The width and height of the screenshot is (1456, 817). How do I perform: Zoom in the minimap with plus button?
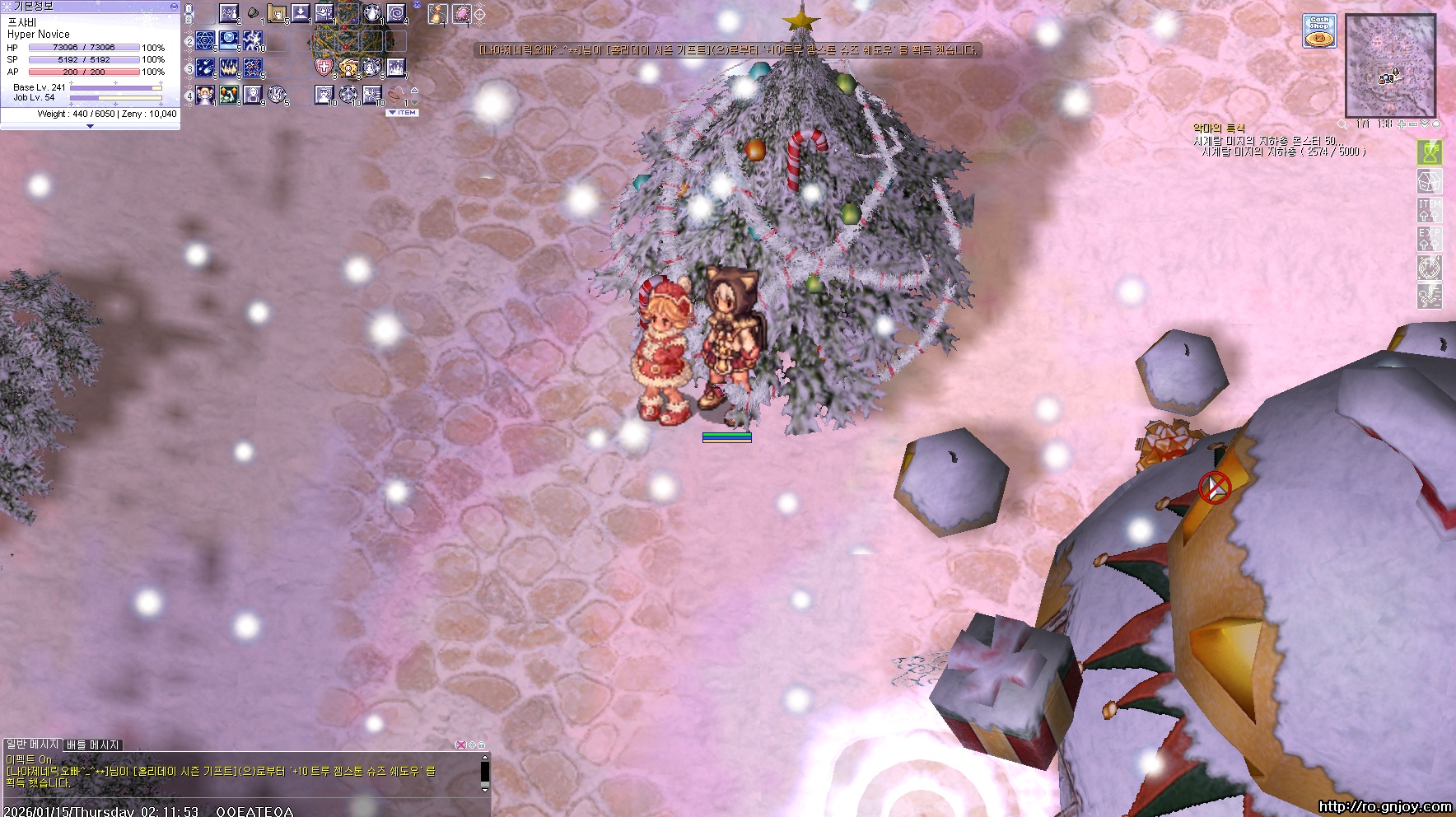coord(1402,124)
